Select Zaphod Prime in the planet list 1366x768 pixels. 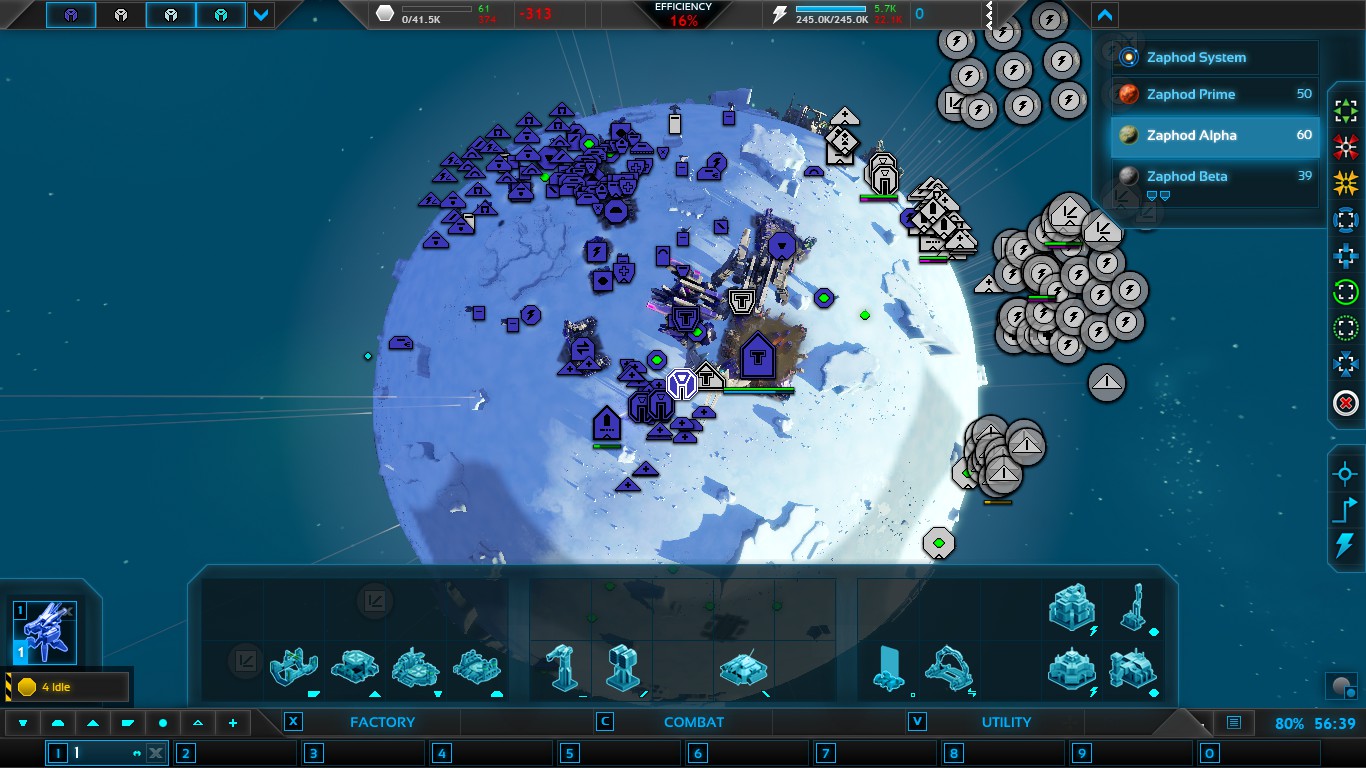click(x=1210, y=94)
